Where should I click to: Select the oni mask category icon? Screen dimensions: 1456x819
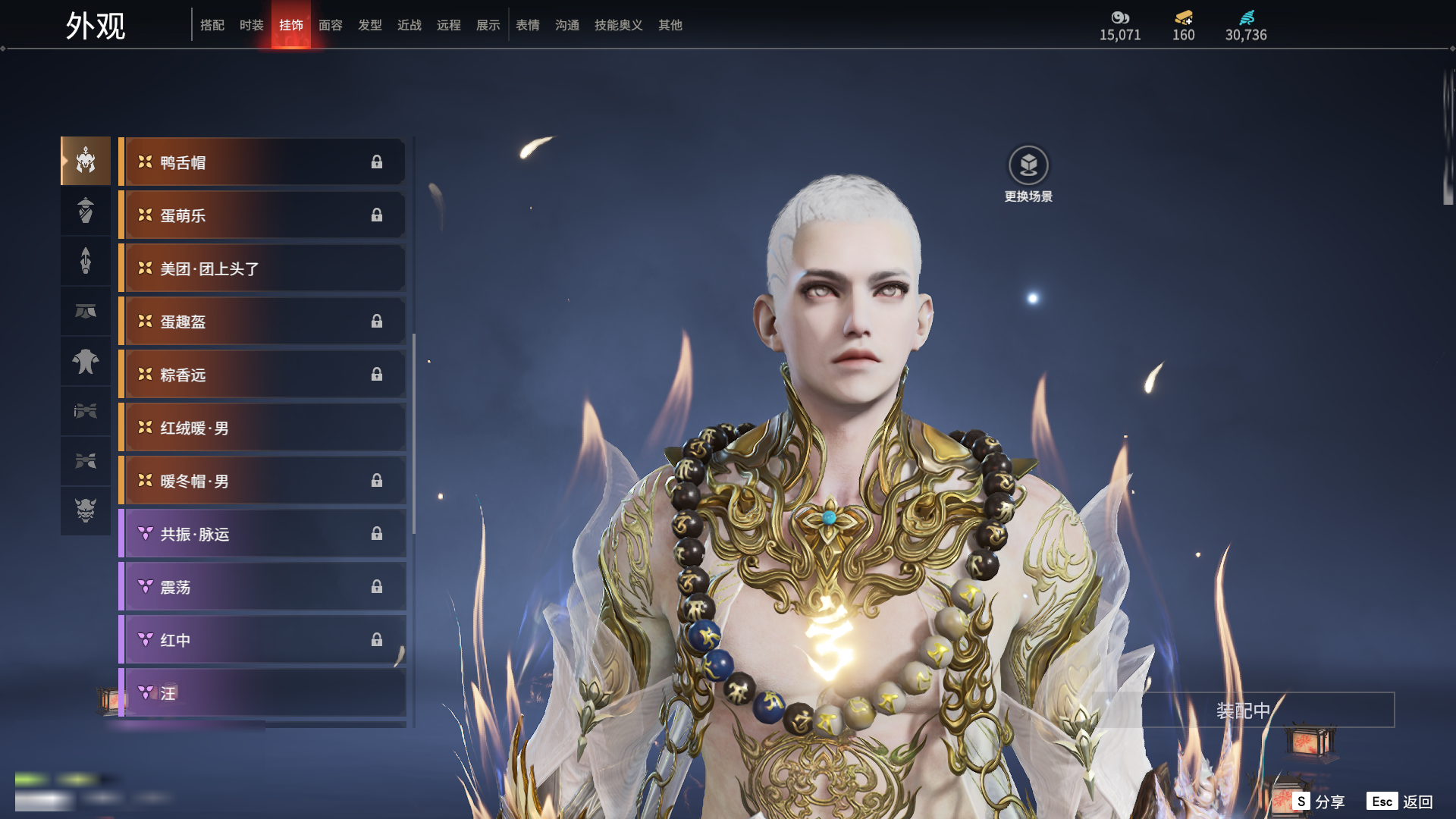pyautogui.click(x=86, y=510)
